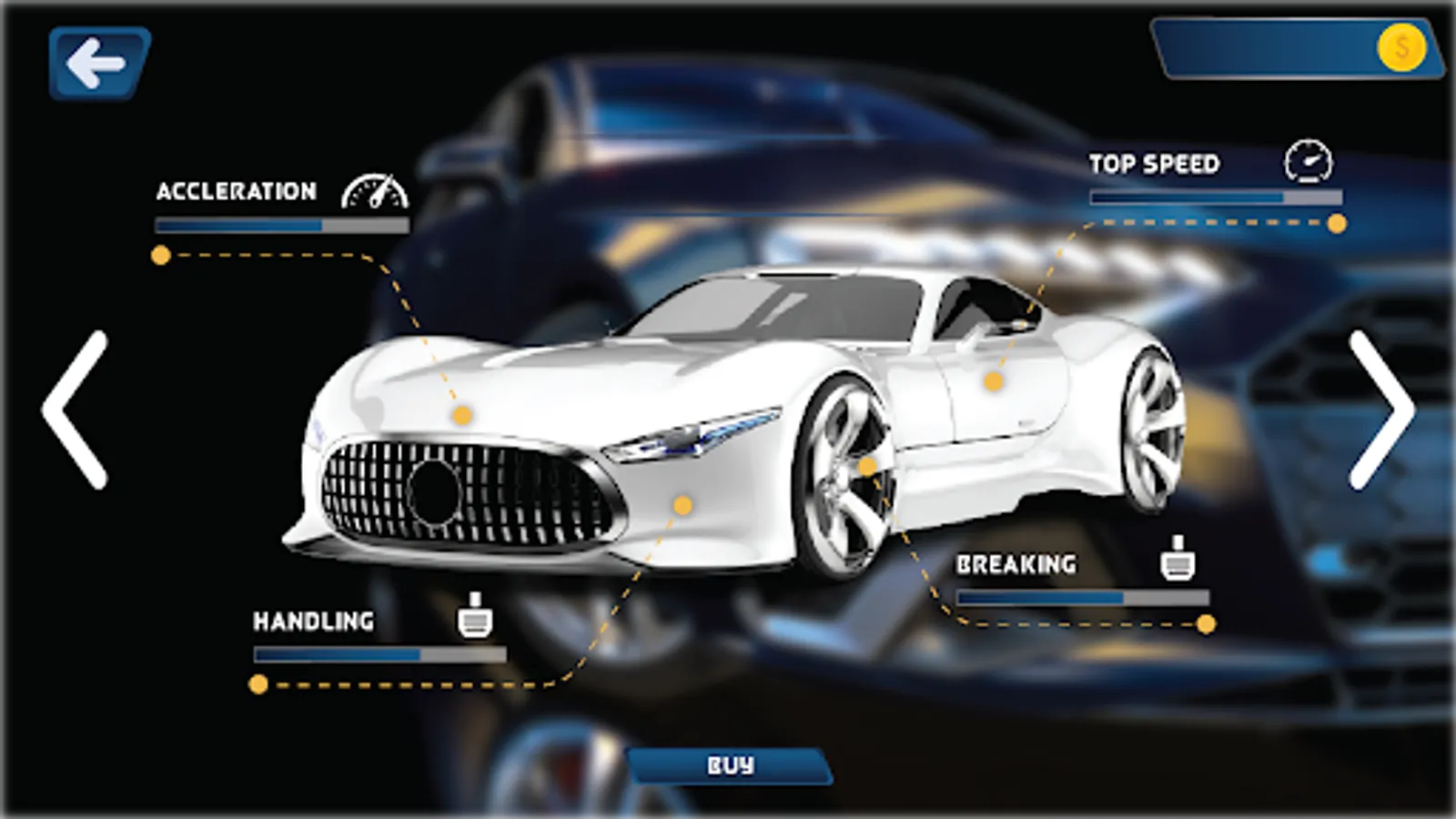Show the next car

pyautogui.click(x=1381, y=409)
